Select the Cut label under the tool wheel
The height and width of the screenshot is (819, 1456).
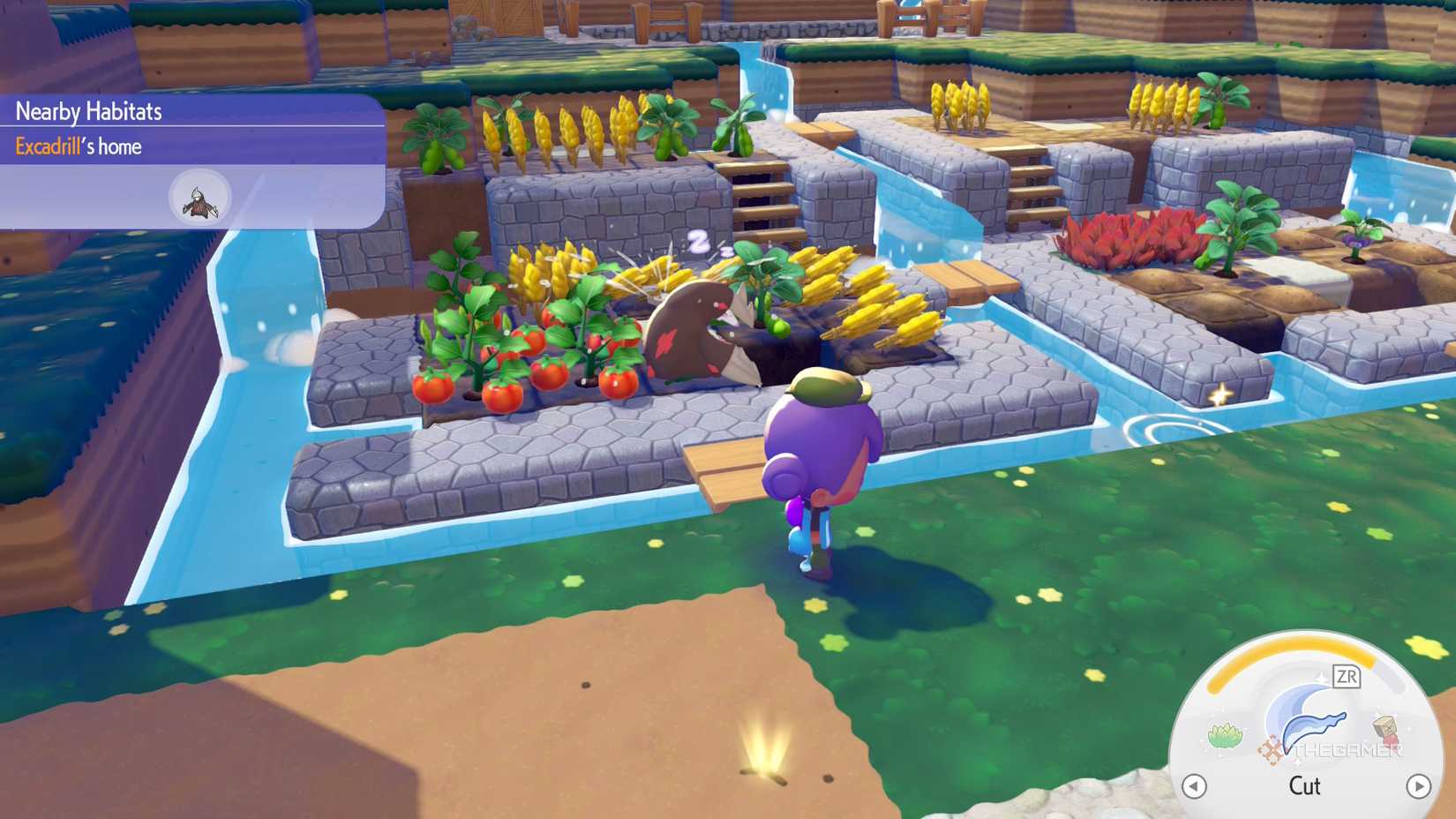[x=1305, y=786]
